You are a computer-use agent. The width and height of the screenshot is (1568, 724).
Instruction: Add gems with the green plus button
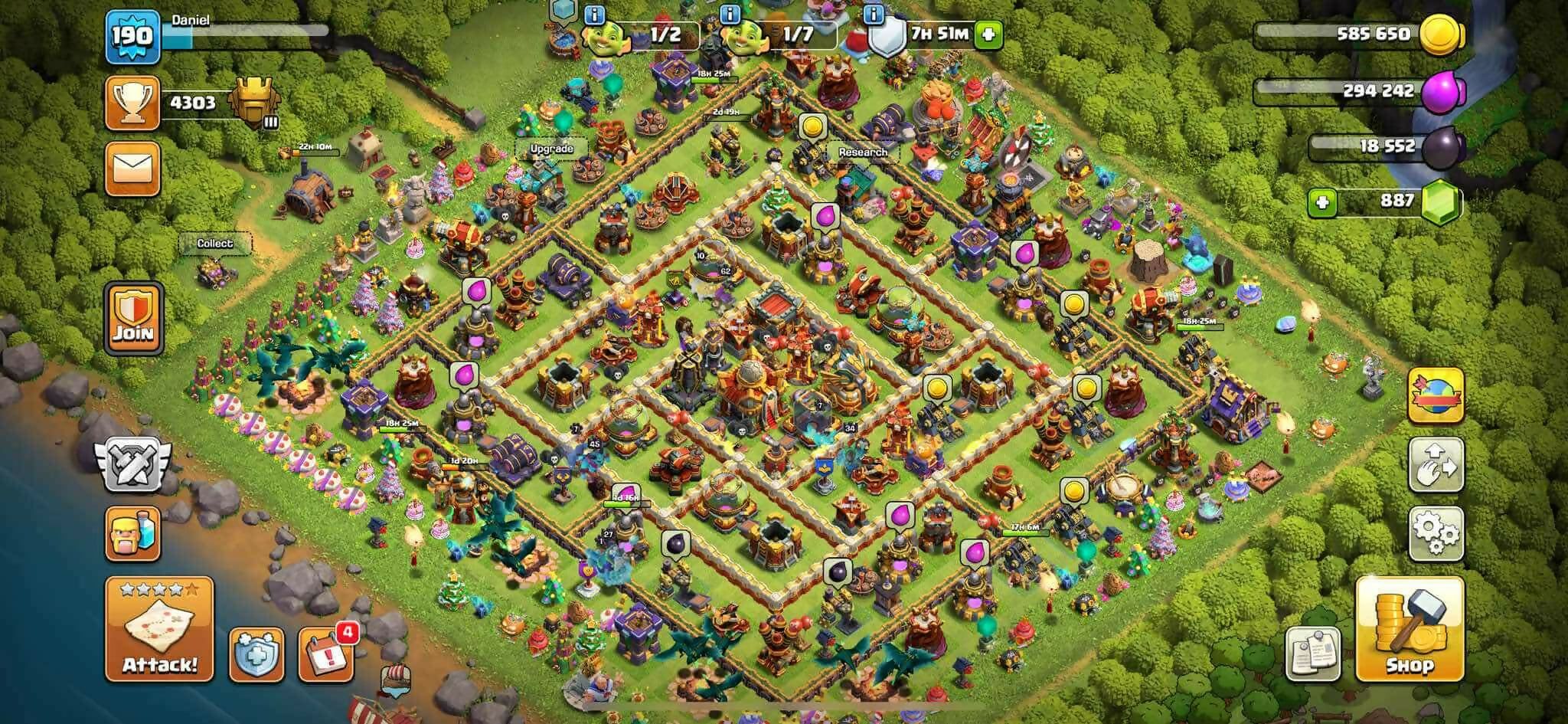tap(1322, 202)
